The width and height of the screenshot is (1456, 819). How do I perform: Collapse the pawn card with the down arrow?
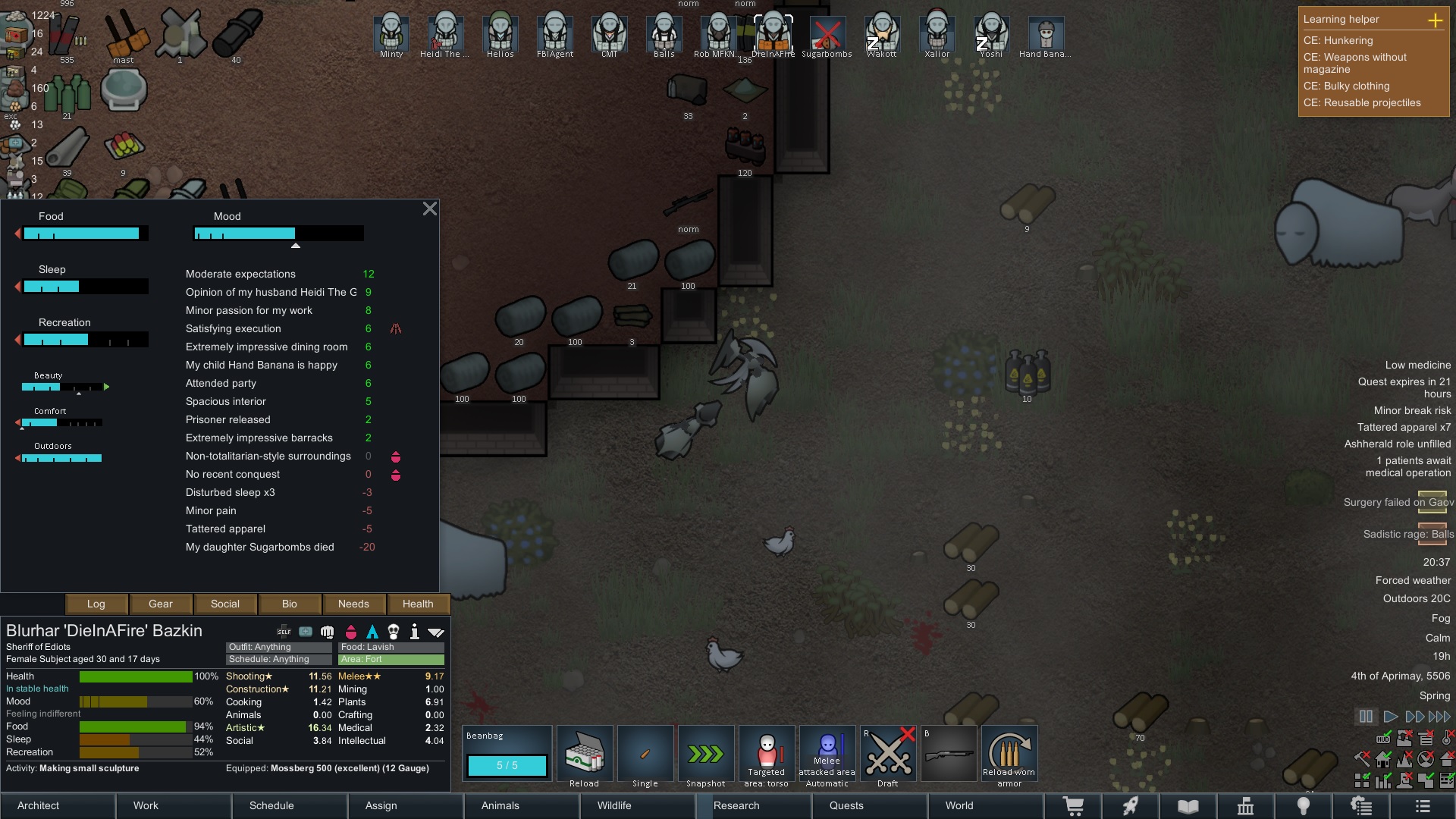(436, 632)
